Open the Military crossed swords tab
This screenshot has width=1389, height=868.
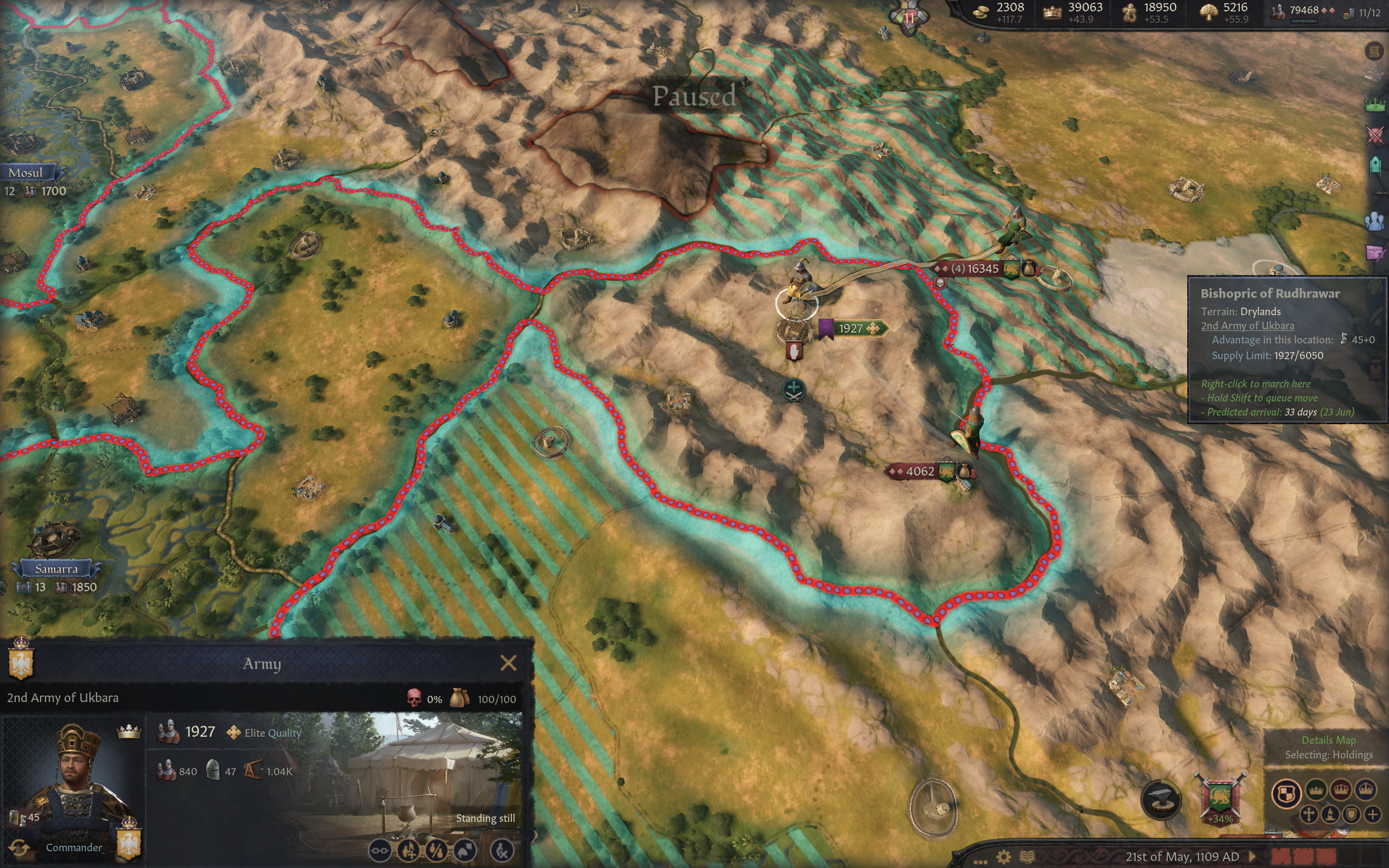[x=1375, y=136]
